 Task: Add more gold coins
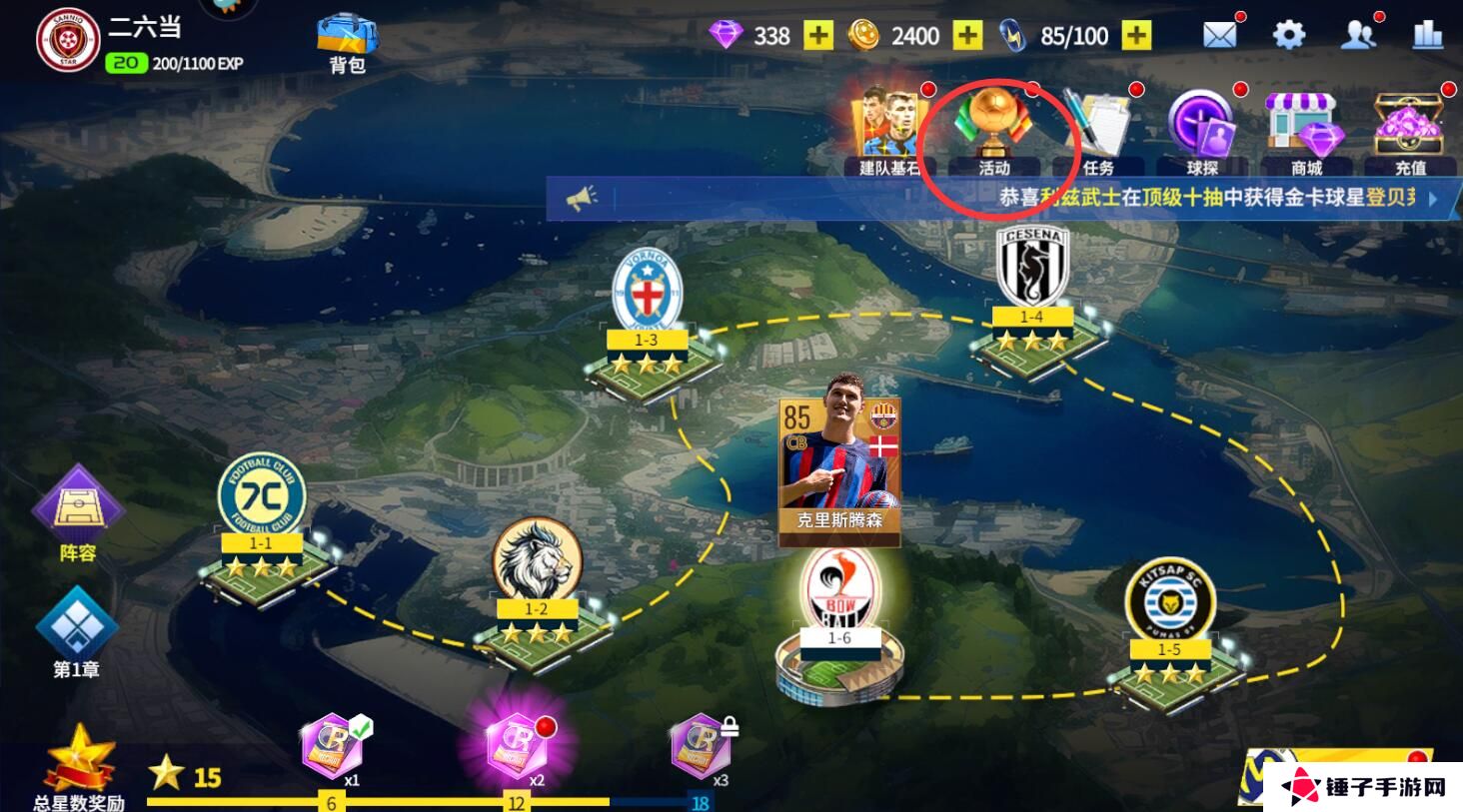[x=967, y=36]
